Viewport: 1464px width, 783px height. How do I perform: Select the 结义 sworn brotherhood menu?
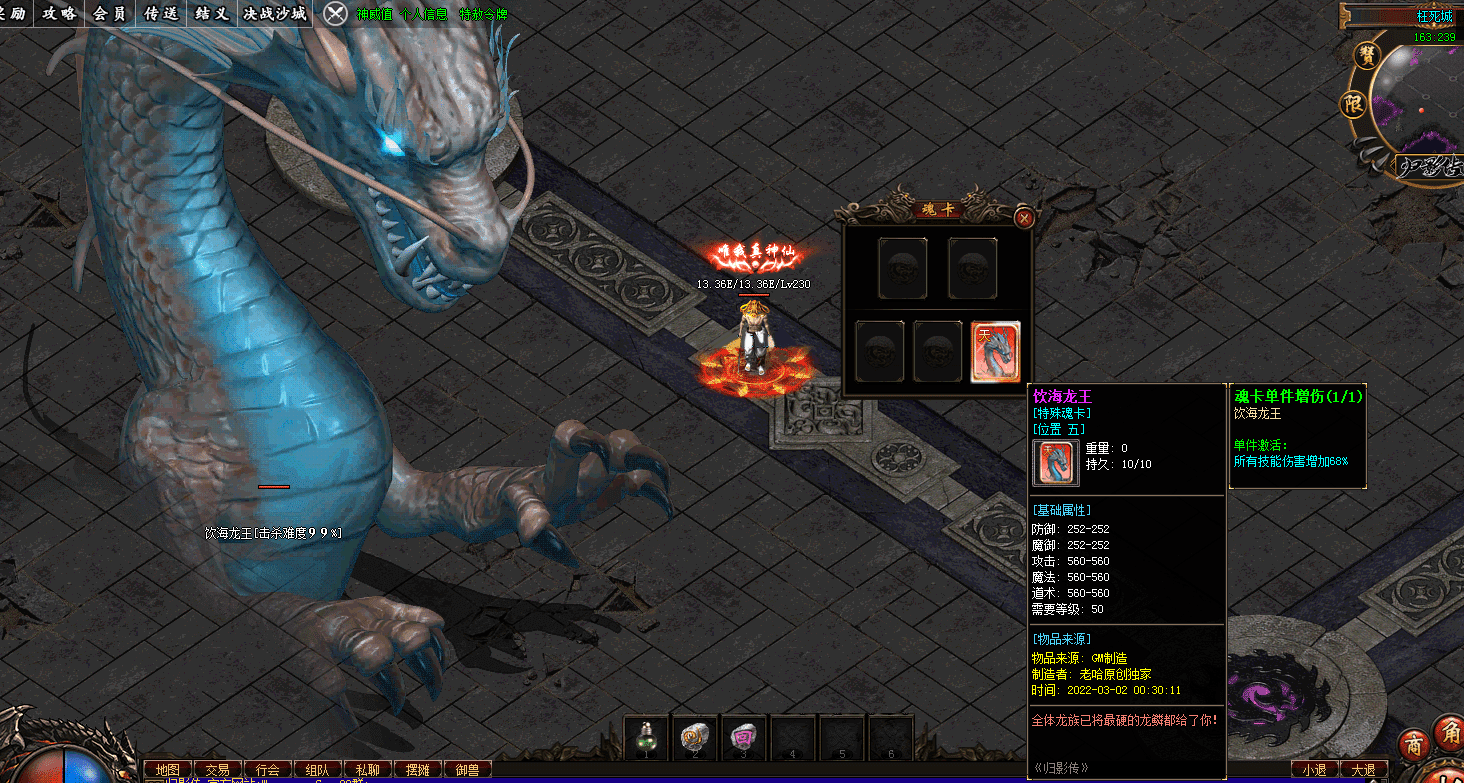(212, 13)
